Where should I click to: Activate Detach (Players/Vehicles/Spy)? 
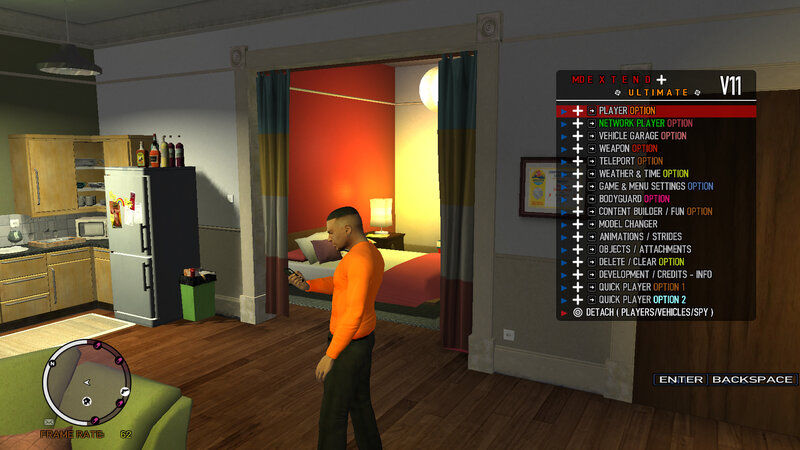650,313
